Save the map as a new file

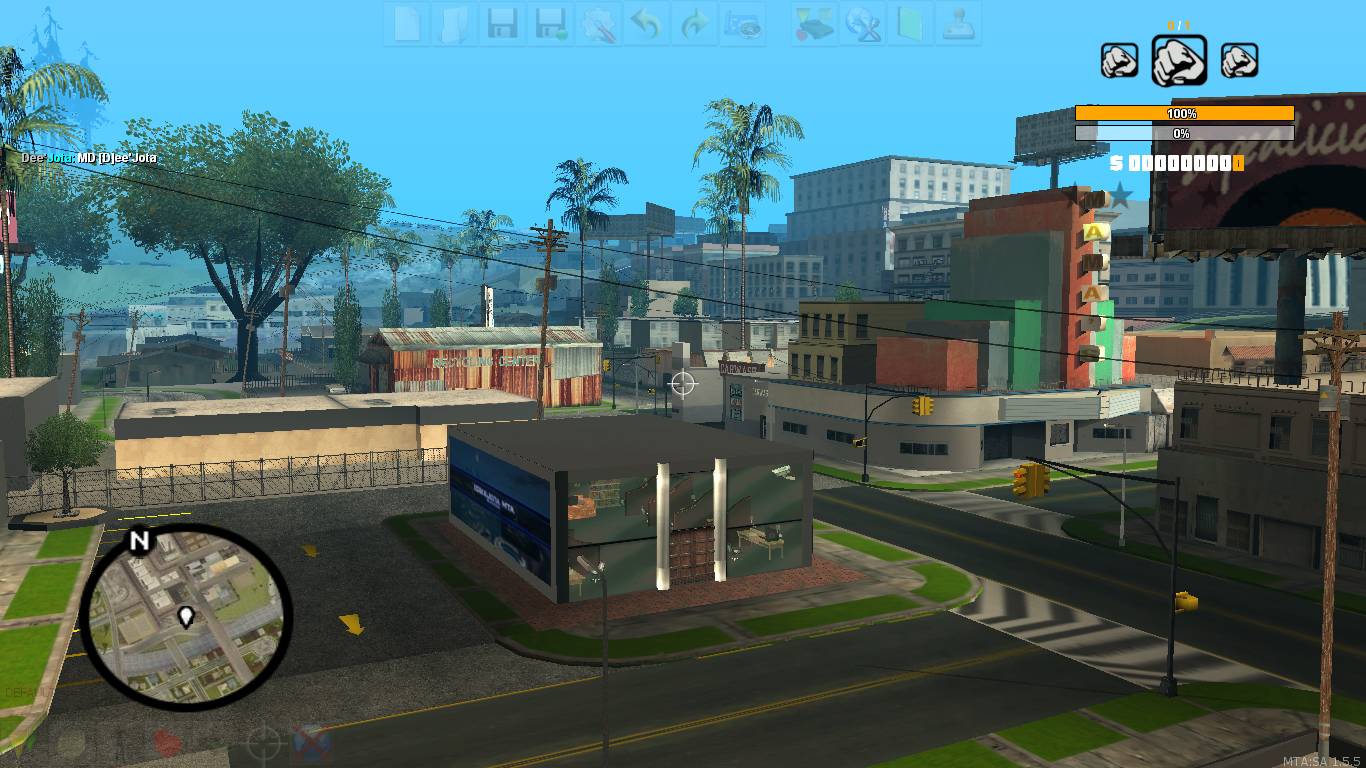(x=553, y=25)
